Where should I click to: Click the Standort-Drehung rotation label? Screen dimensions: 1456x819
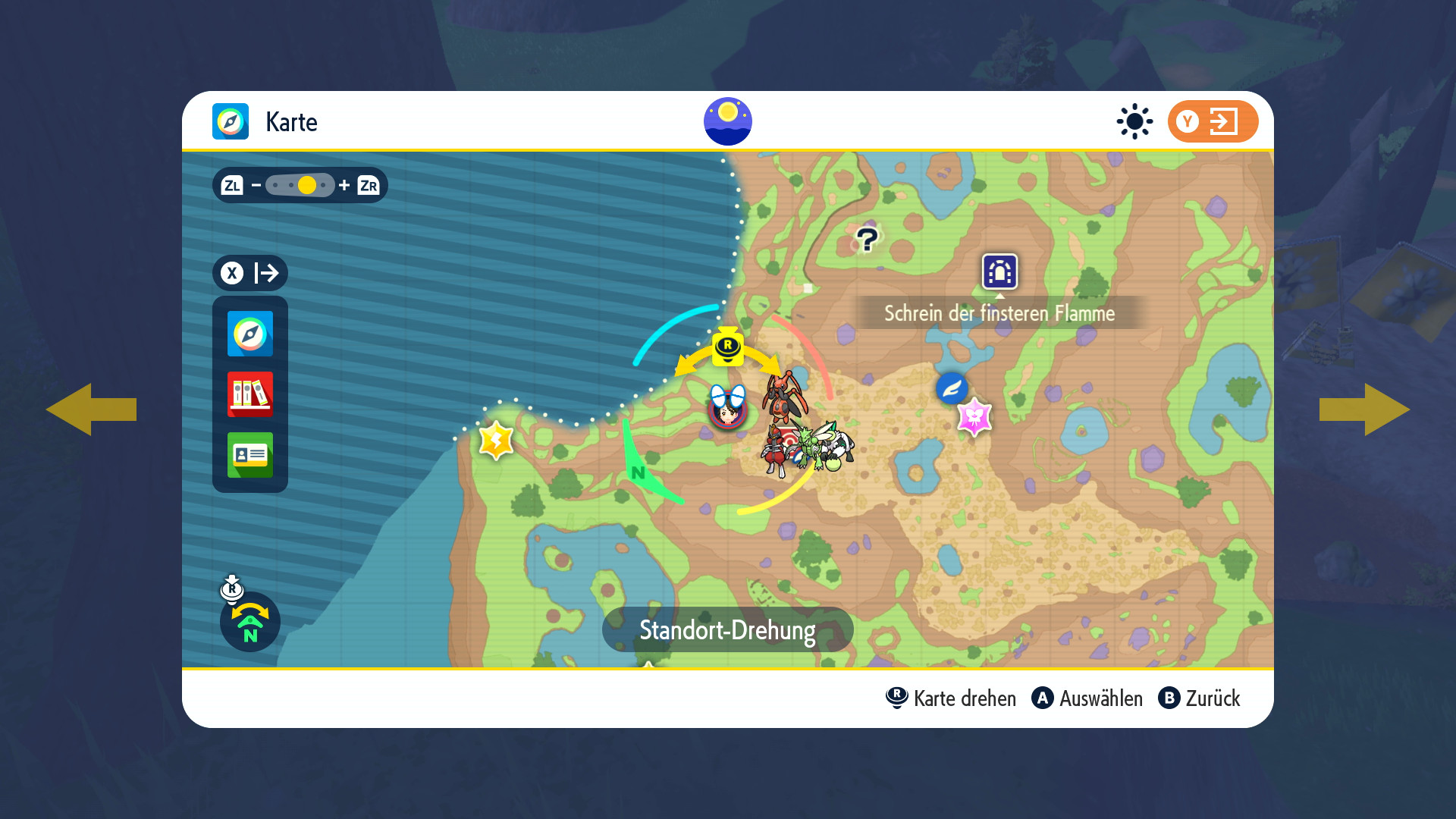click(x=727, y=629)
